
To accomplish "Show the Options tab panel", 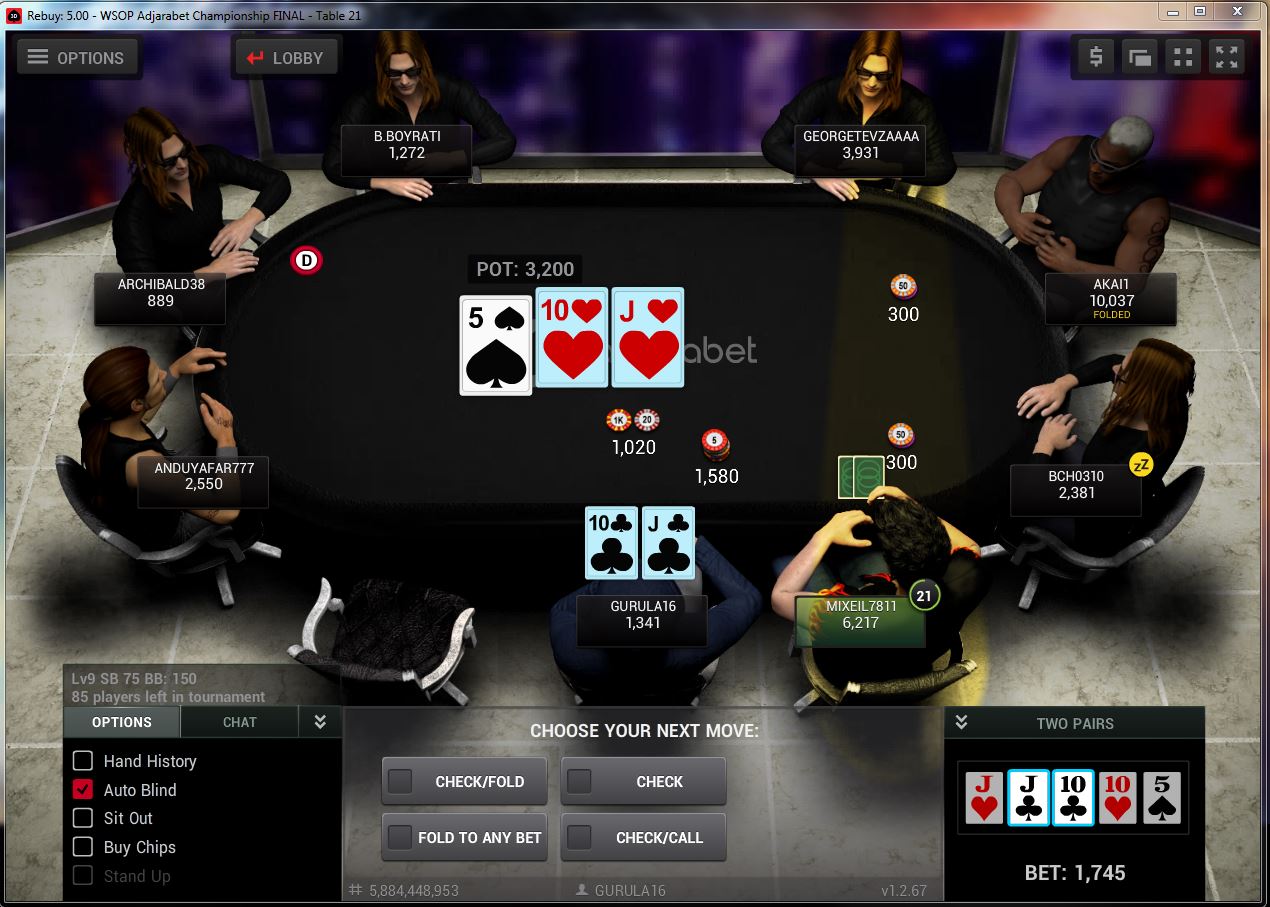I will (x=122, y=722).
